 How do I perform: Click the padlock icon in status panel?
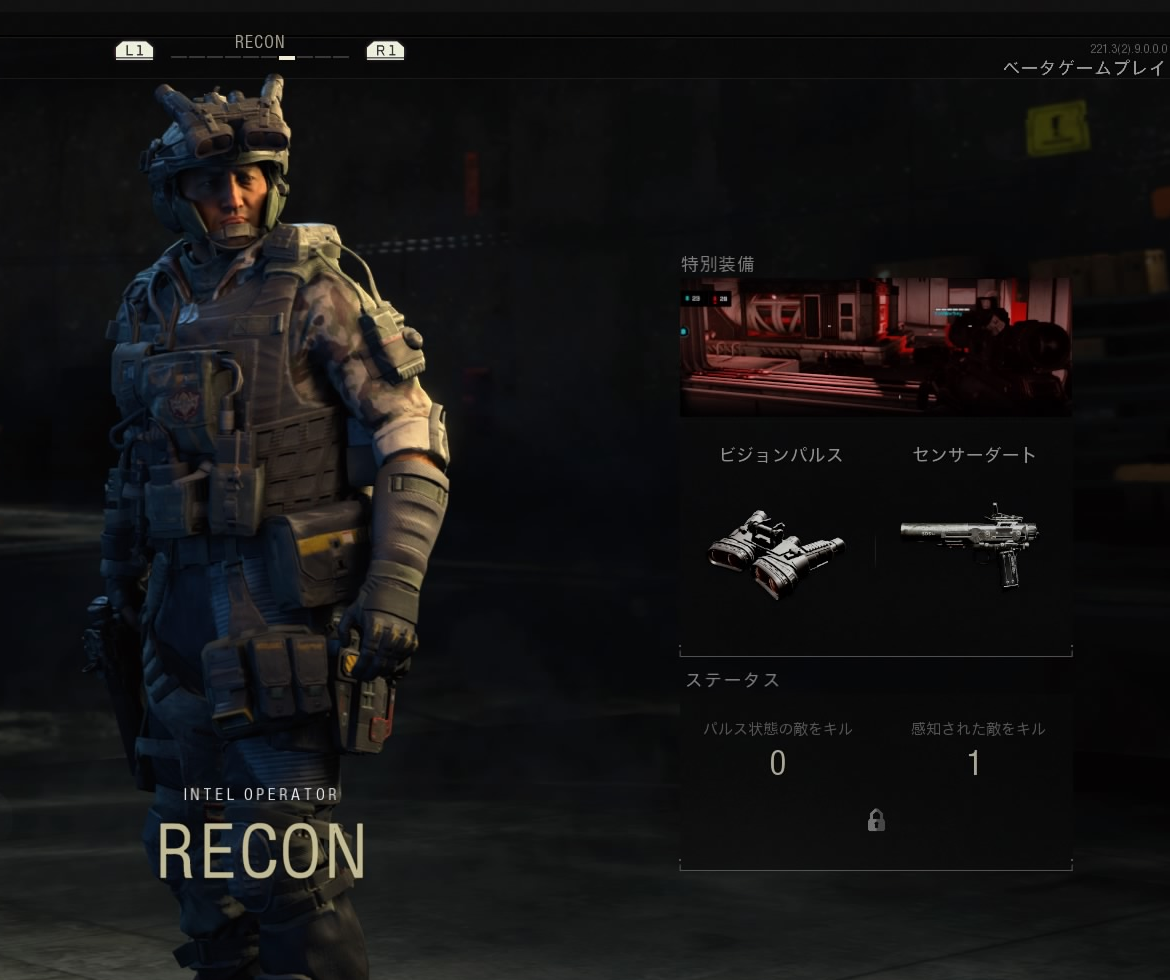876,820
